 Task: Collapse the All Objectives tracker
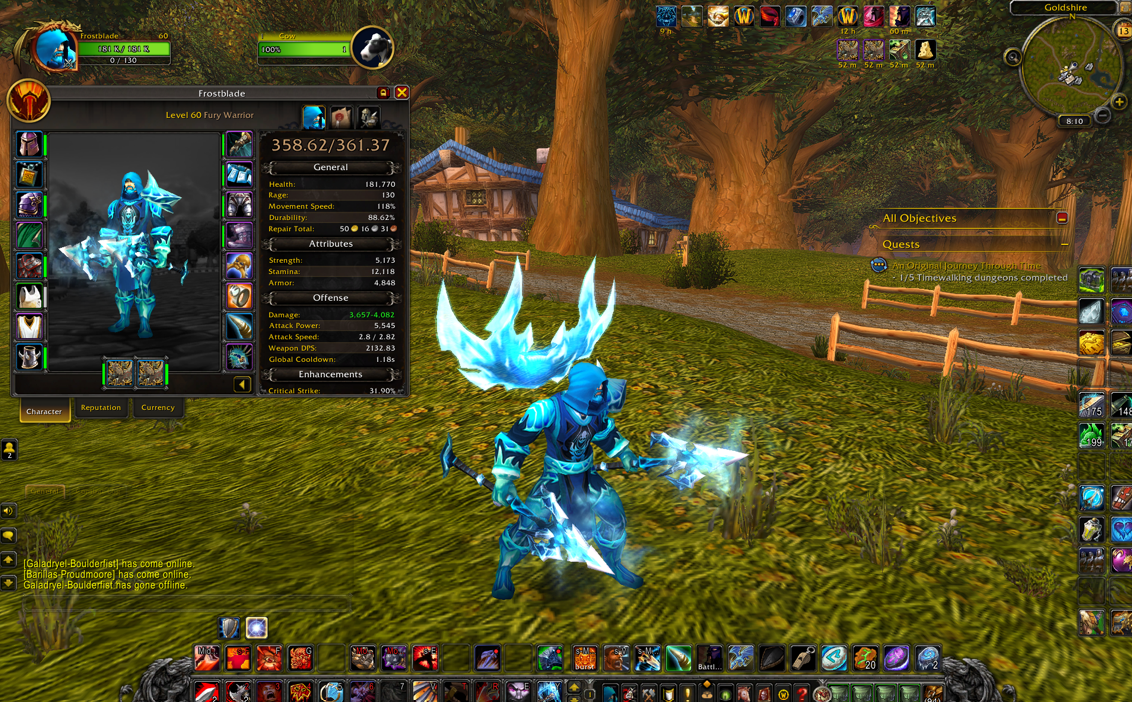pos(1062,218)
